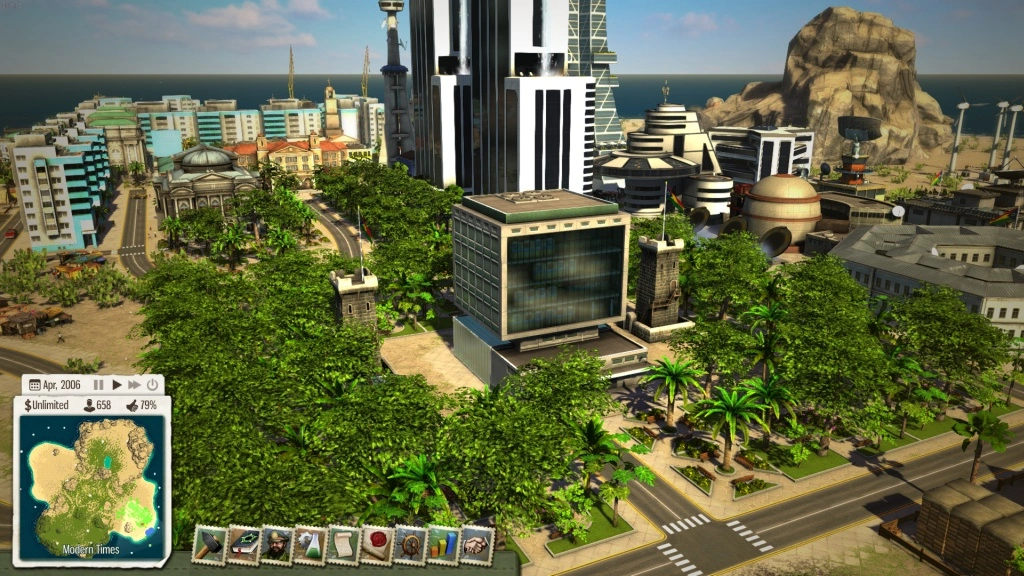Click the thumbs-up approval rating icon
Screen dimensions: 1024x576
130,405
